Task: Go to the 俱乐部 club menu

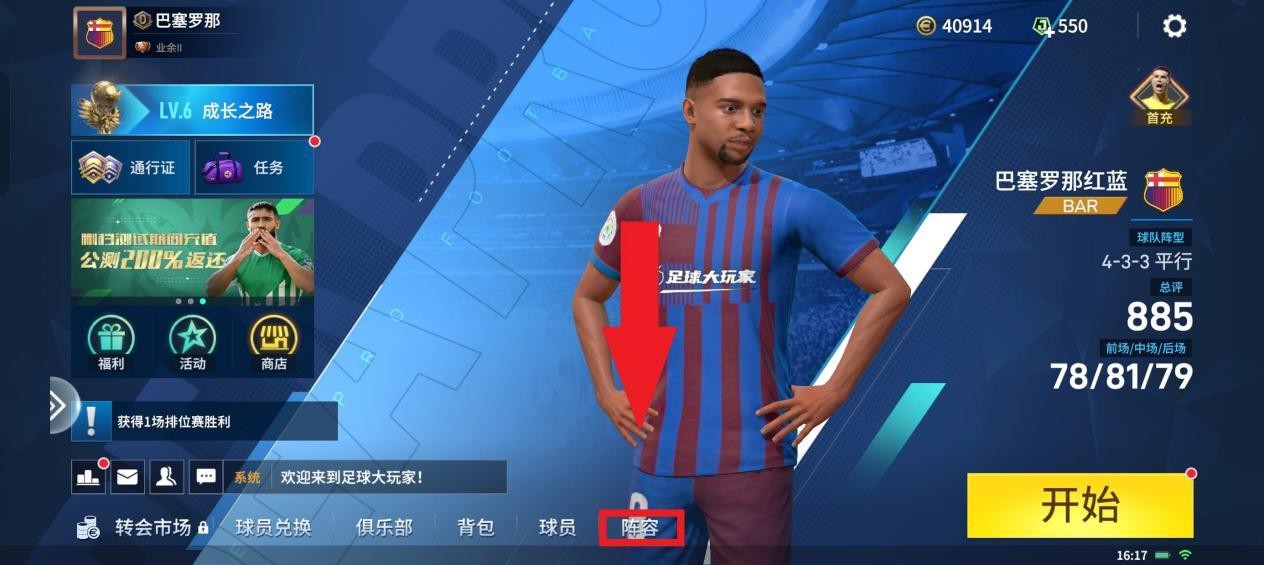Action: click(384, 527)
